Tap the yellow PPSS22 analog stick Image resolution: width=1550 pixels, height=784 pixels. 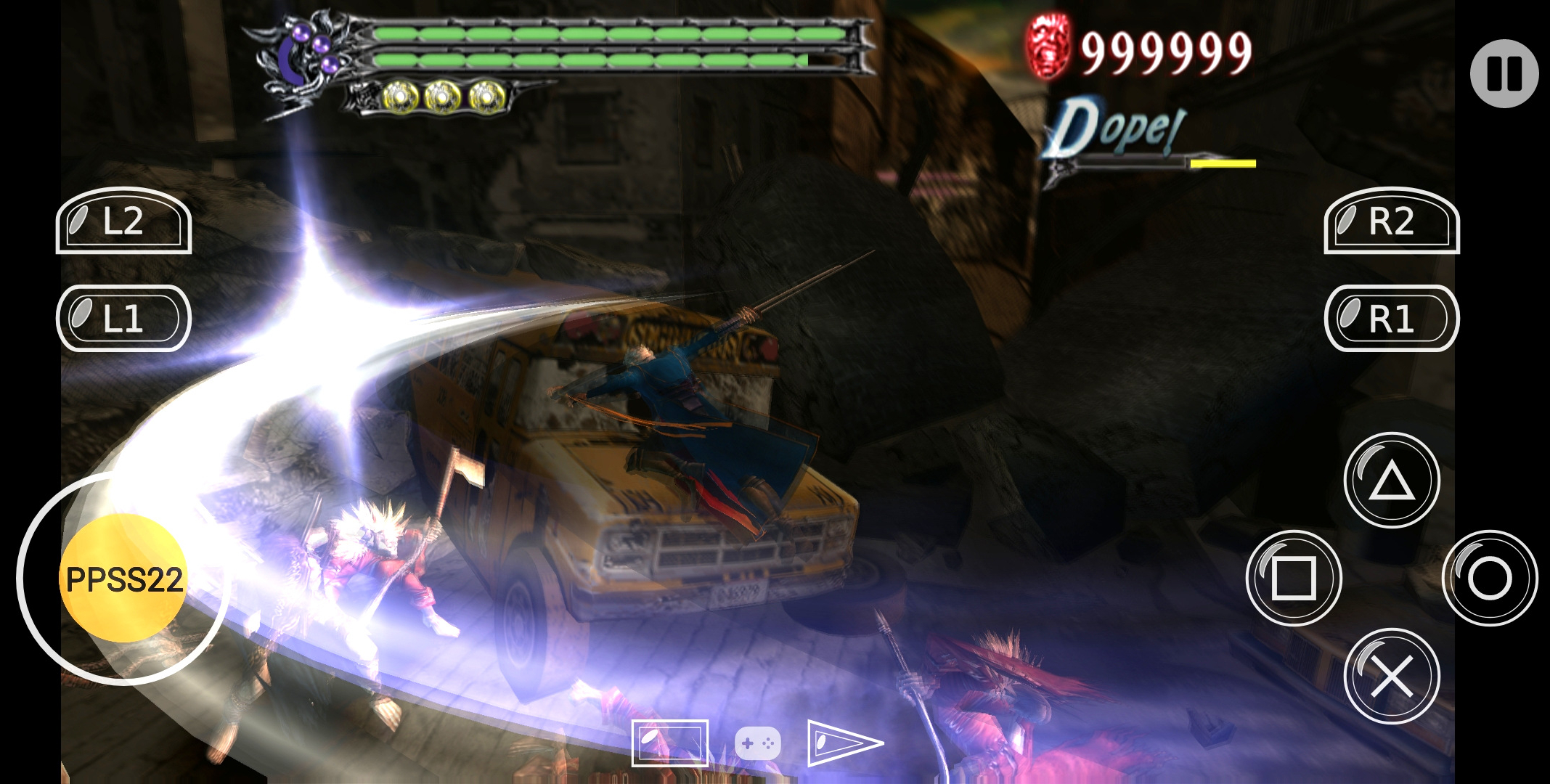(123, 579)
